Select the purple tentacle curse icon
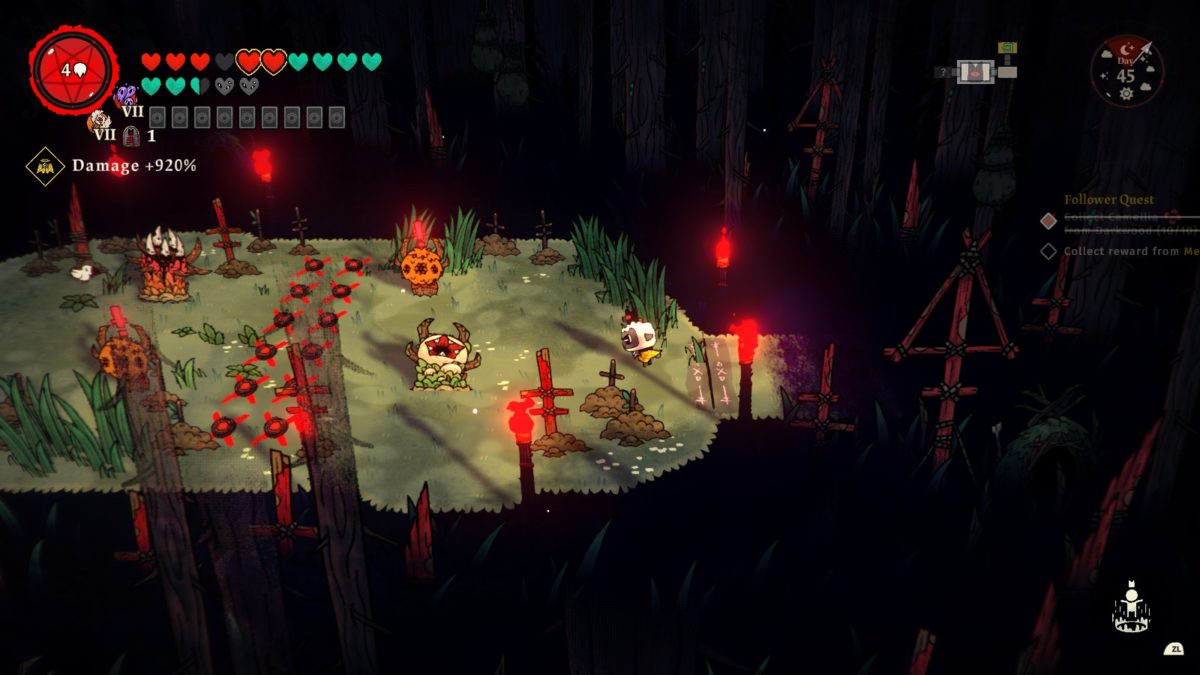The image size is (1200, 675). tap(126, 95)
